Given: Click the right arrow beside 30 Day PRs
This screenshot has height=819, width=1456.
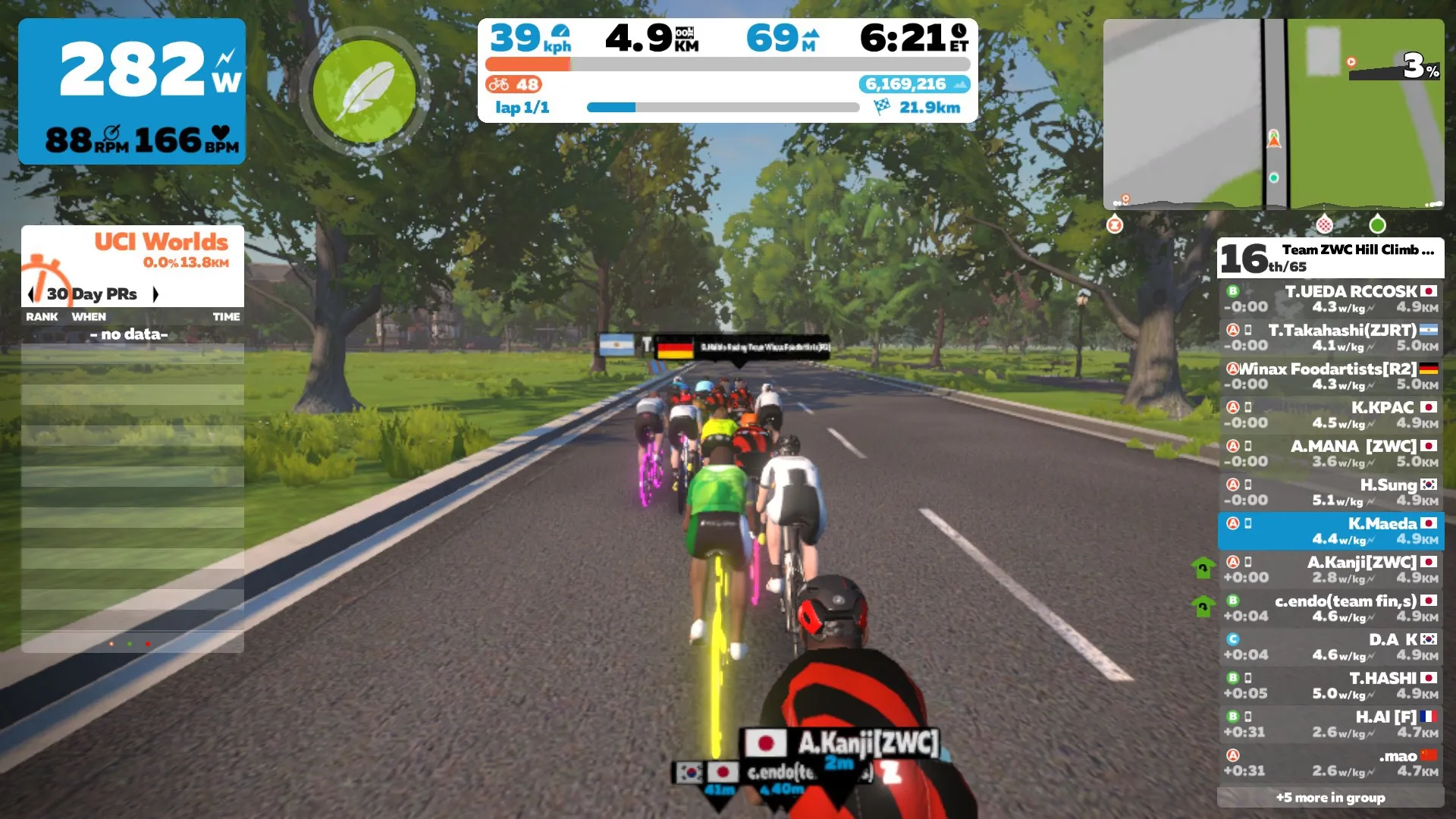Looking at the screenshot, I should (155, 294).
